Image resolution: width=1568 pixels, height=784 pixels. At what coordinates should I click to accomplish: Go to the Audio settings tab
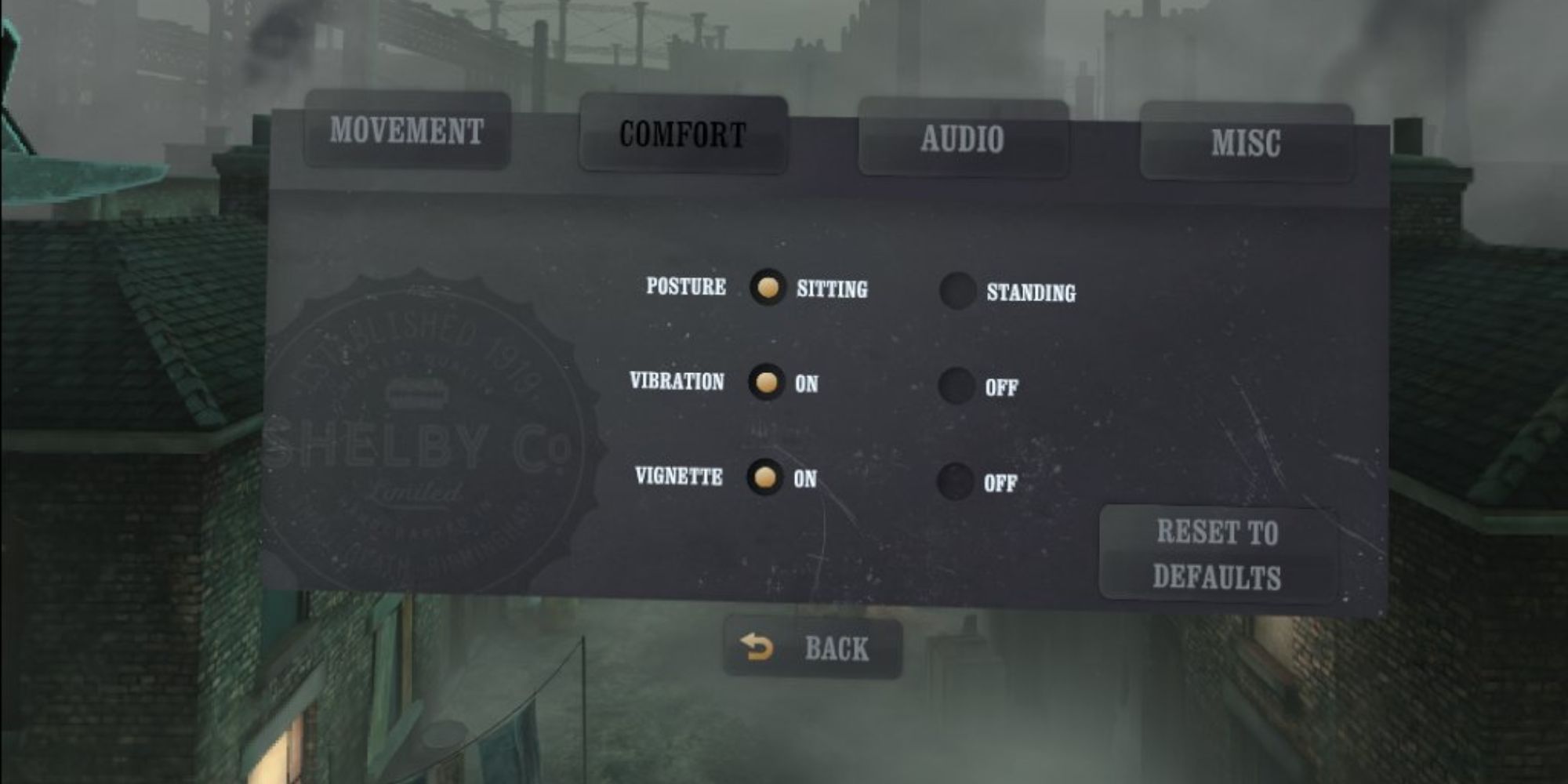coord(964,138)
